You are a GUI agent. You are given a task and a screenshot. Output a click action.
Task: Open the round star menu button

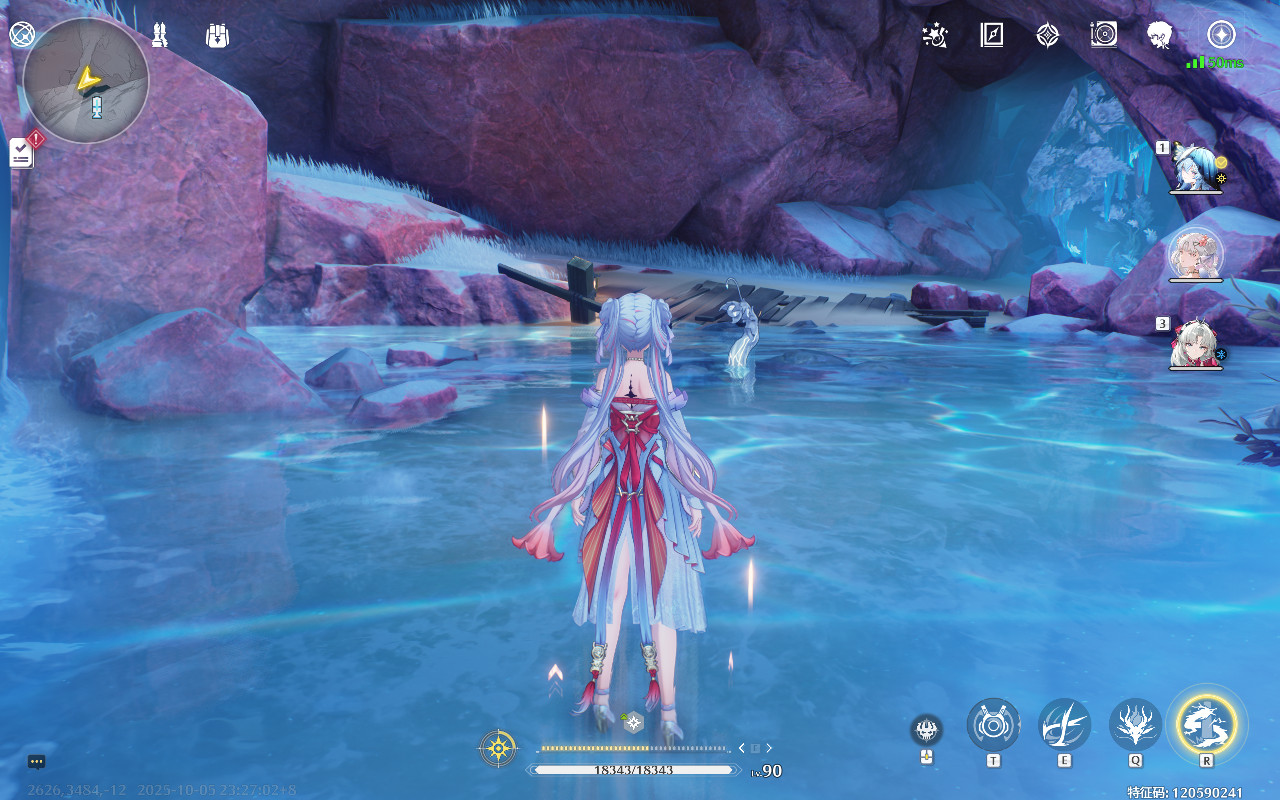click(x=1221, y=35)
